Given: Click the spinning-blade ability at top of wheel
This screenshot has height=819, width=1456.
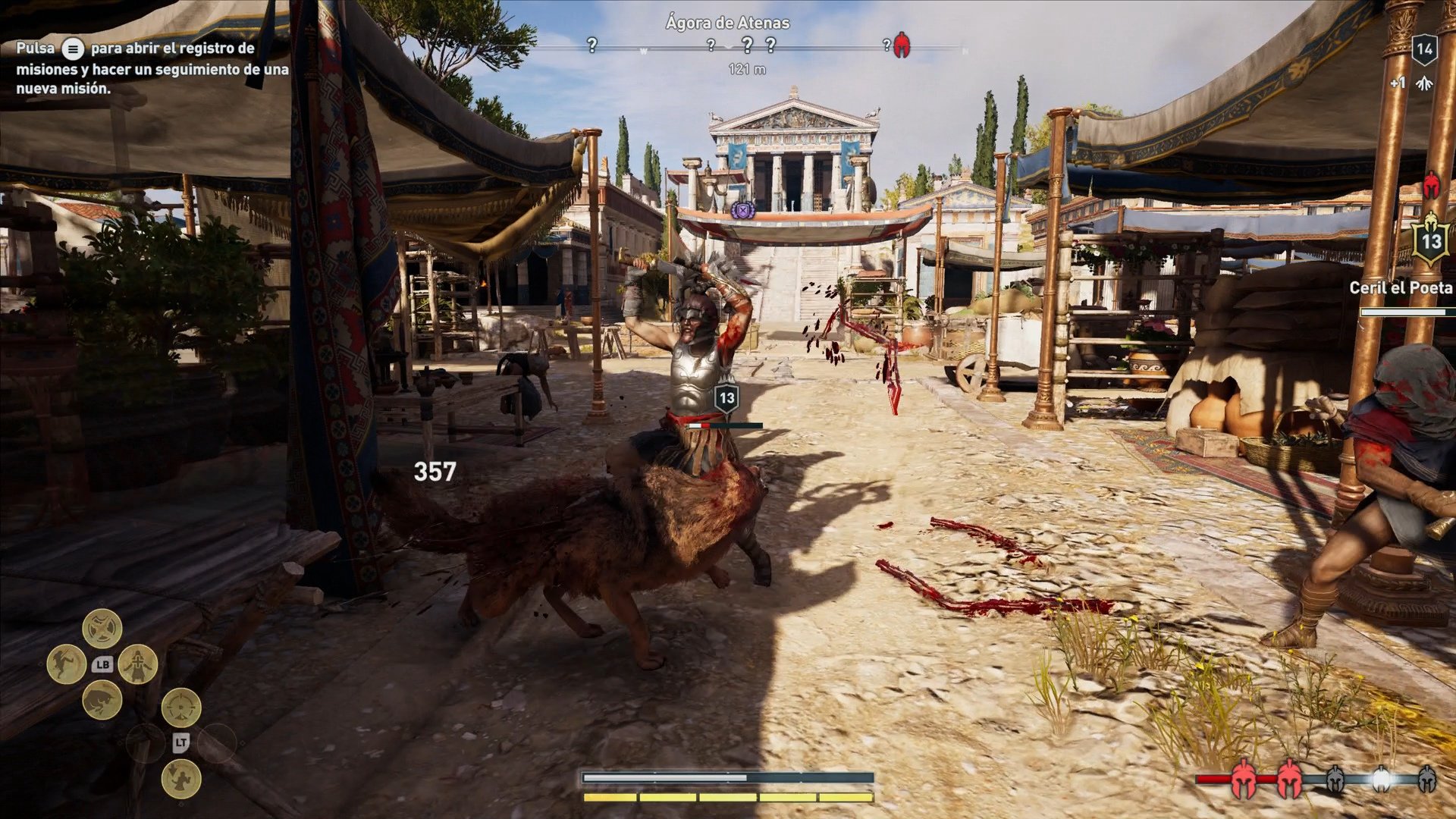Looking at the screenshot, I should (x=102, y=627).
